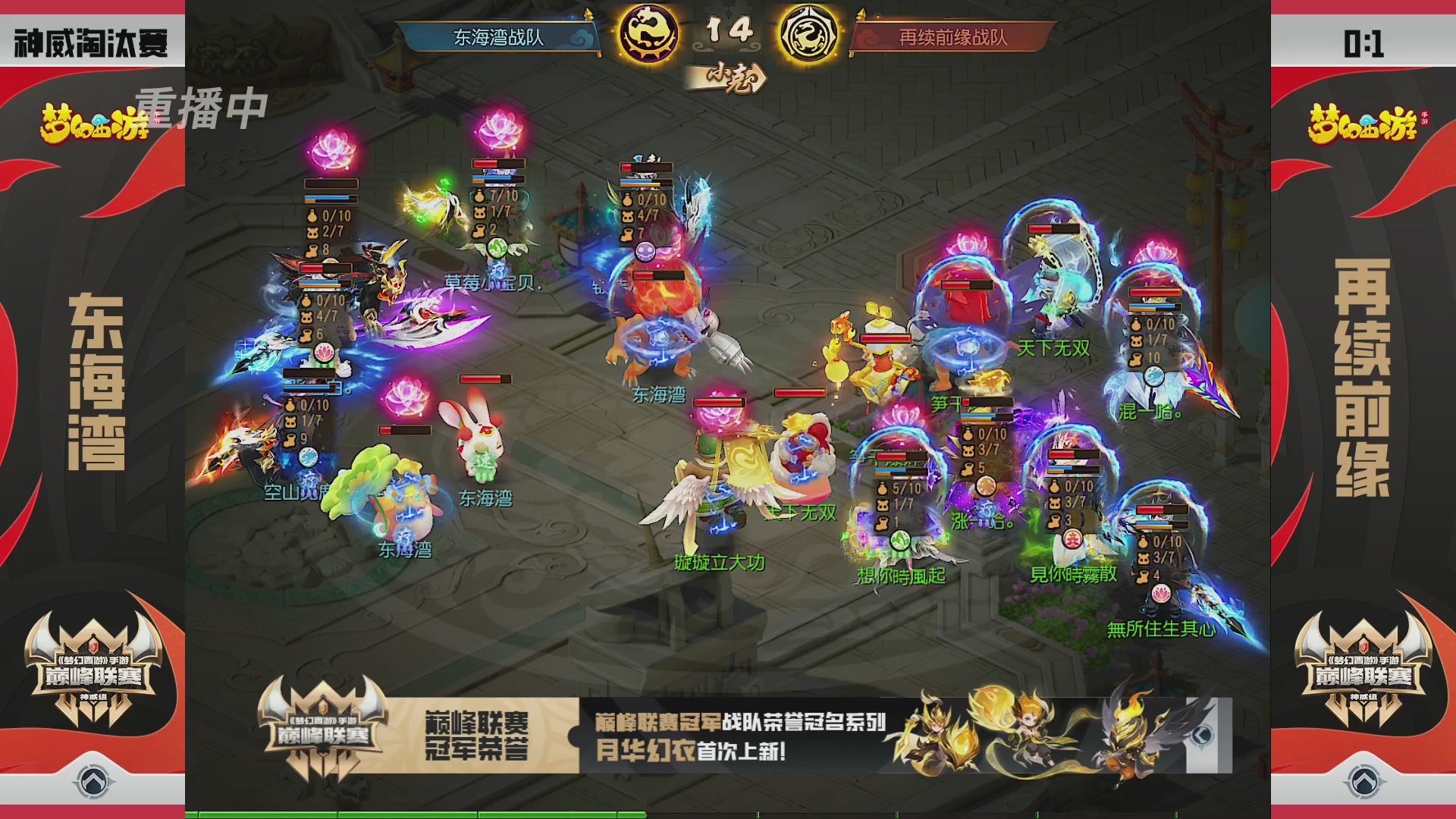
Task: Toggle the purple skull debuff icon above 东海湾
Action: [645, 250]
